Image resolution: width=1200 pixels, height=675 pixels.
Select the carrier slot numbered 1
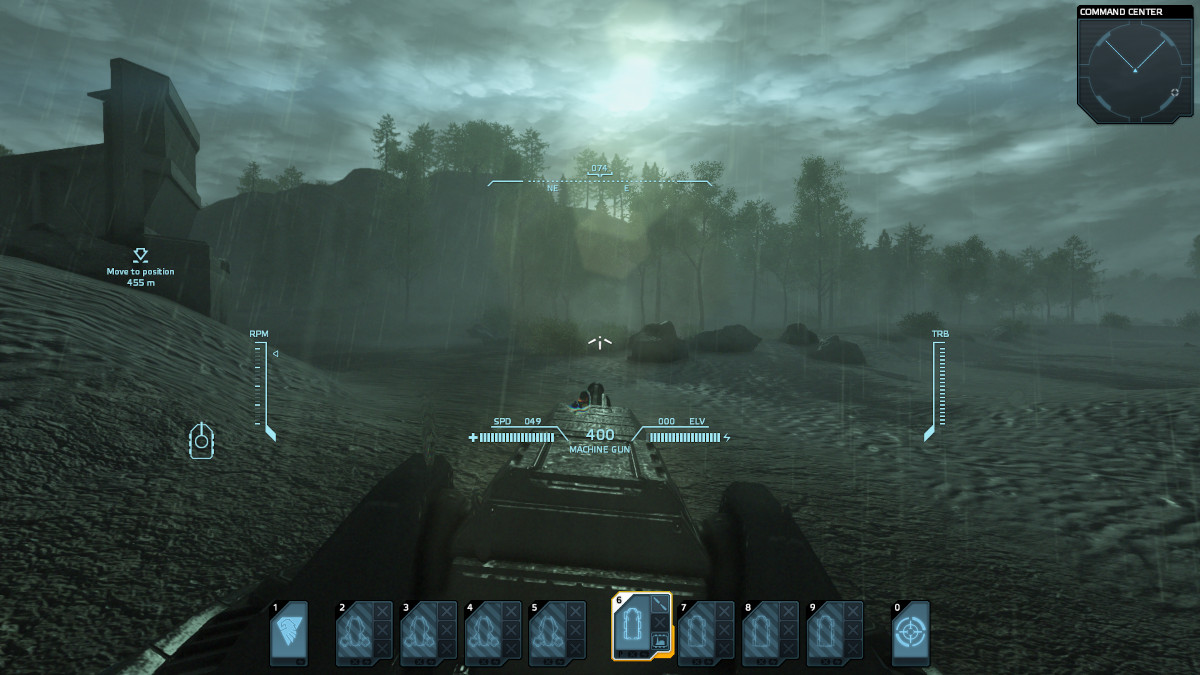coord(289,633)
